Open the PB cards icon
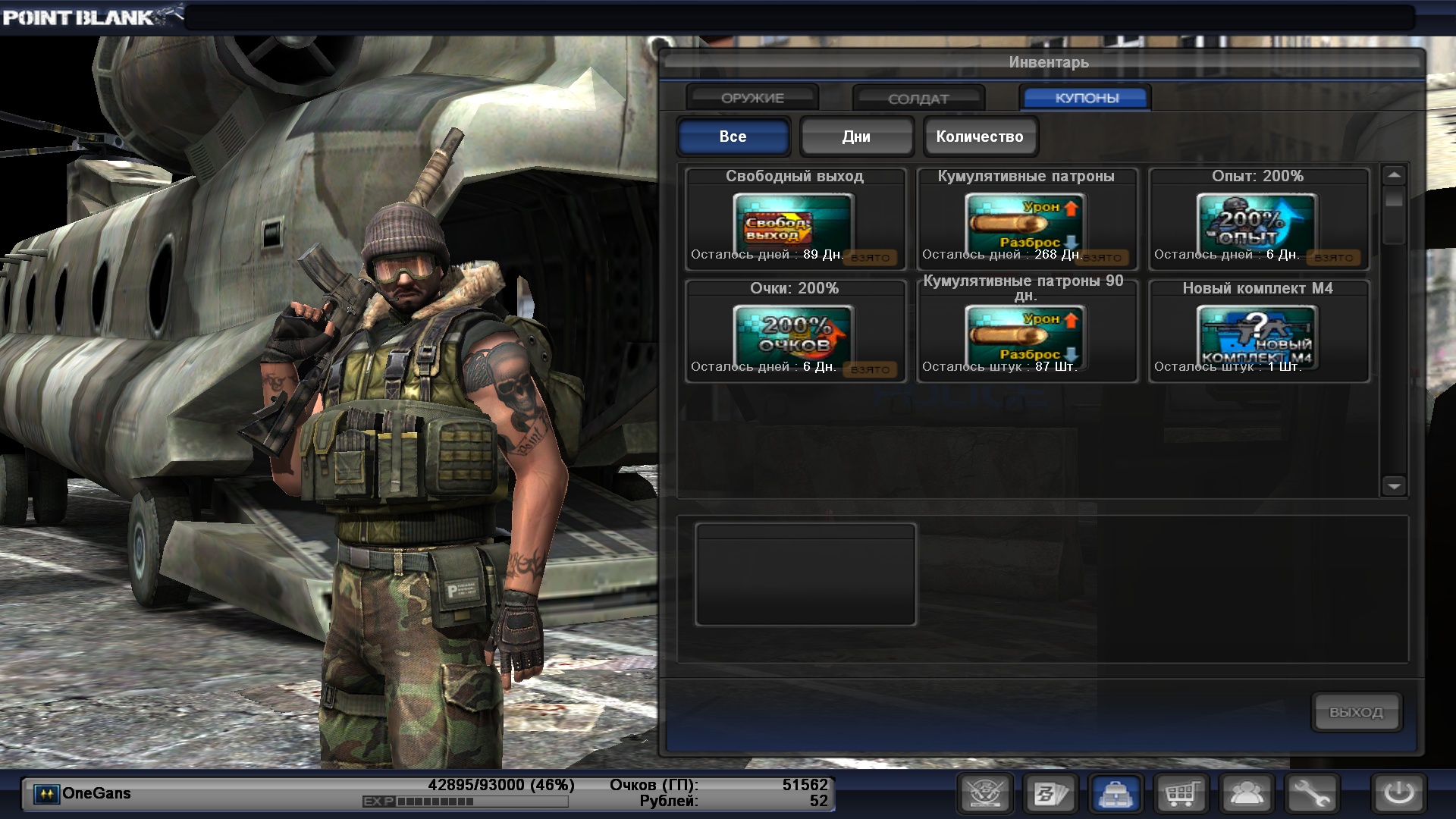Screen dimensions: 1456x819 [1050, 794]
